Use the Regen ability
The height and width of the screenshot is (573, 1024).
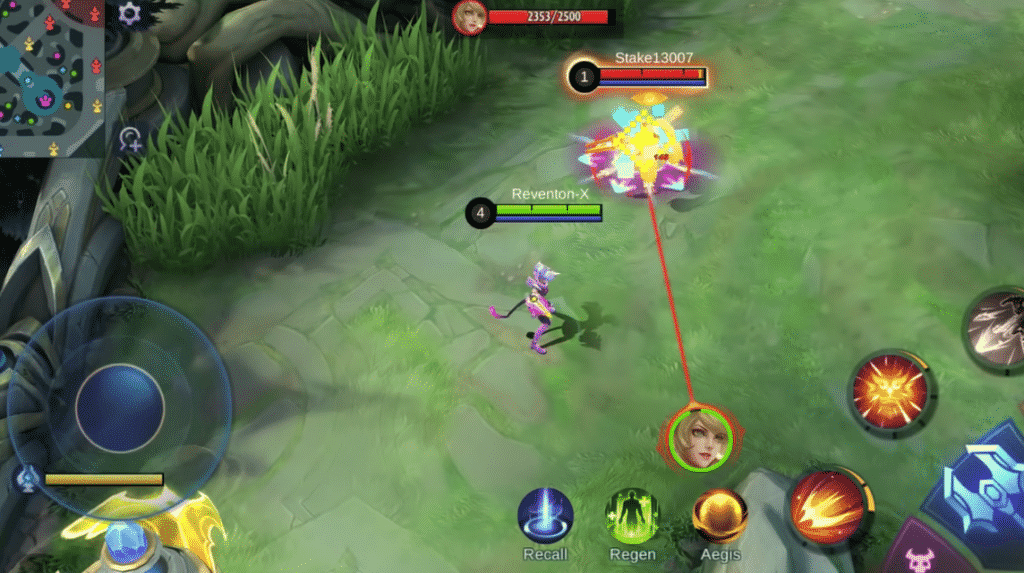(x=632, y=517)
